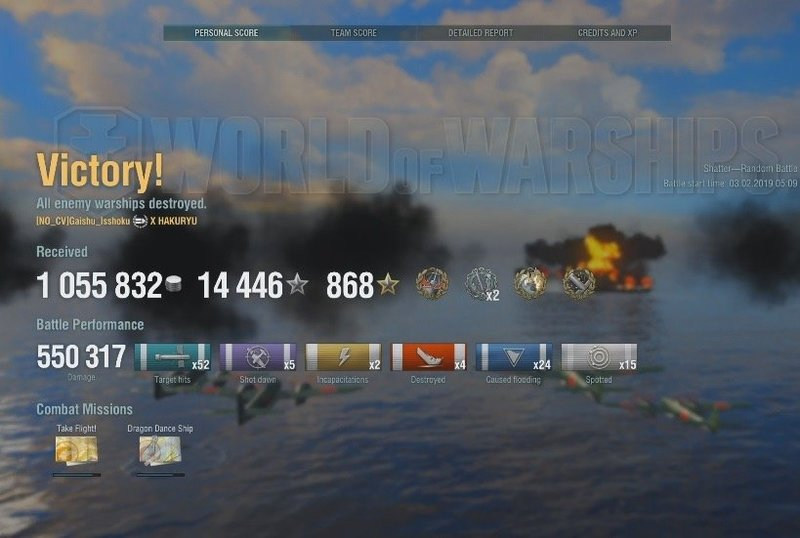Click the silver achievement medal marked x2
The image size is (800, 538).
(482, 284)
